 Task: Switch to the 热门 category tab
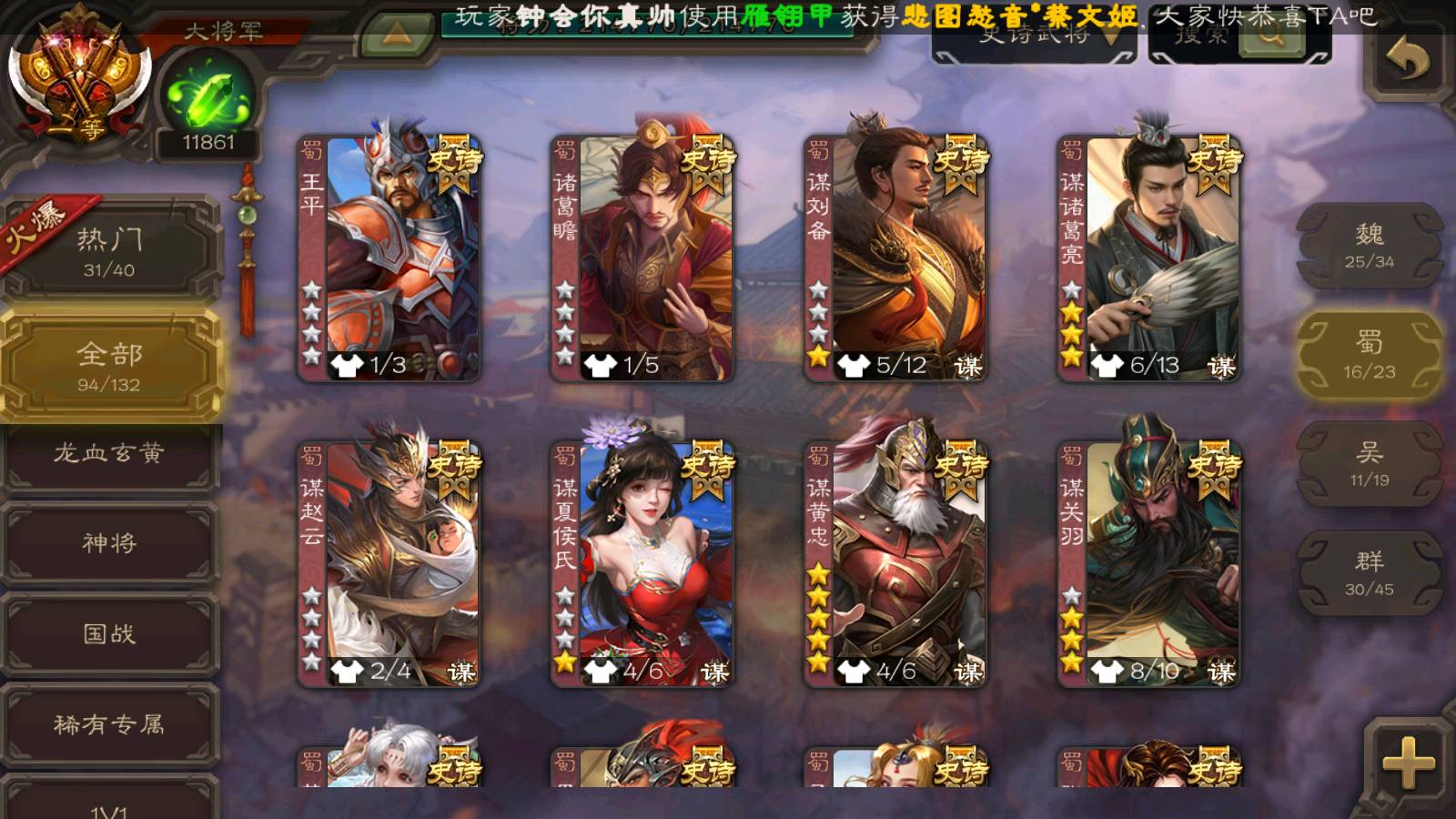click(x=109, y=251)
